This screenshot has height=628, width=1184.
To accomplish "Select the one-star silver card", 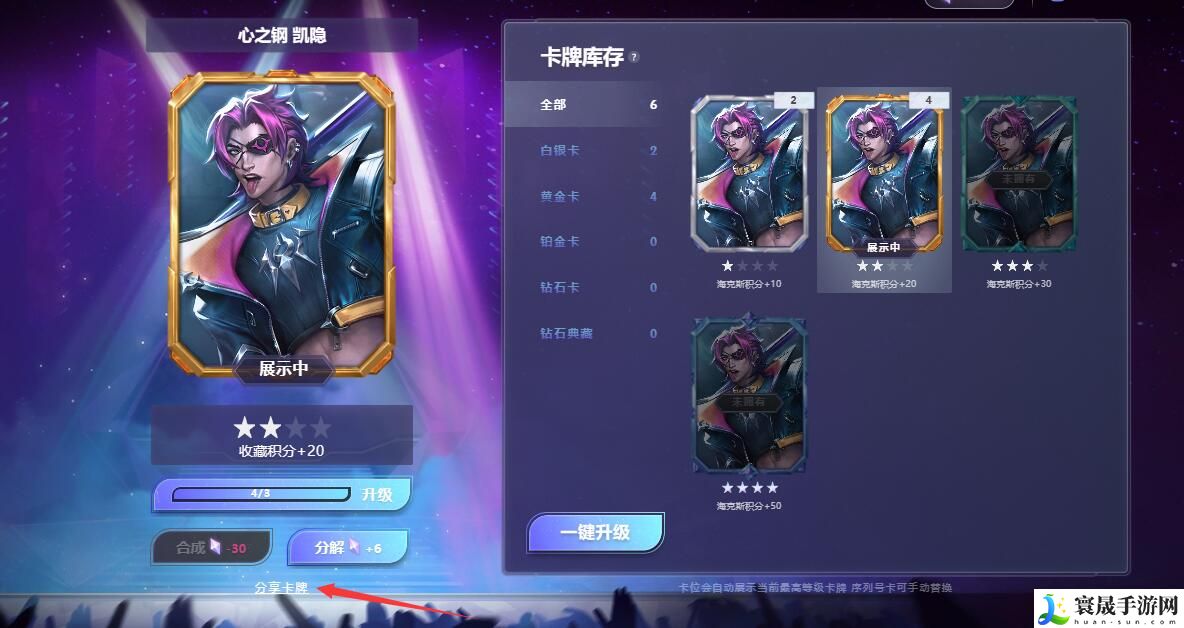I will point(749,173).
